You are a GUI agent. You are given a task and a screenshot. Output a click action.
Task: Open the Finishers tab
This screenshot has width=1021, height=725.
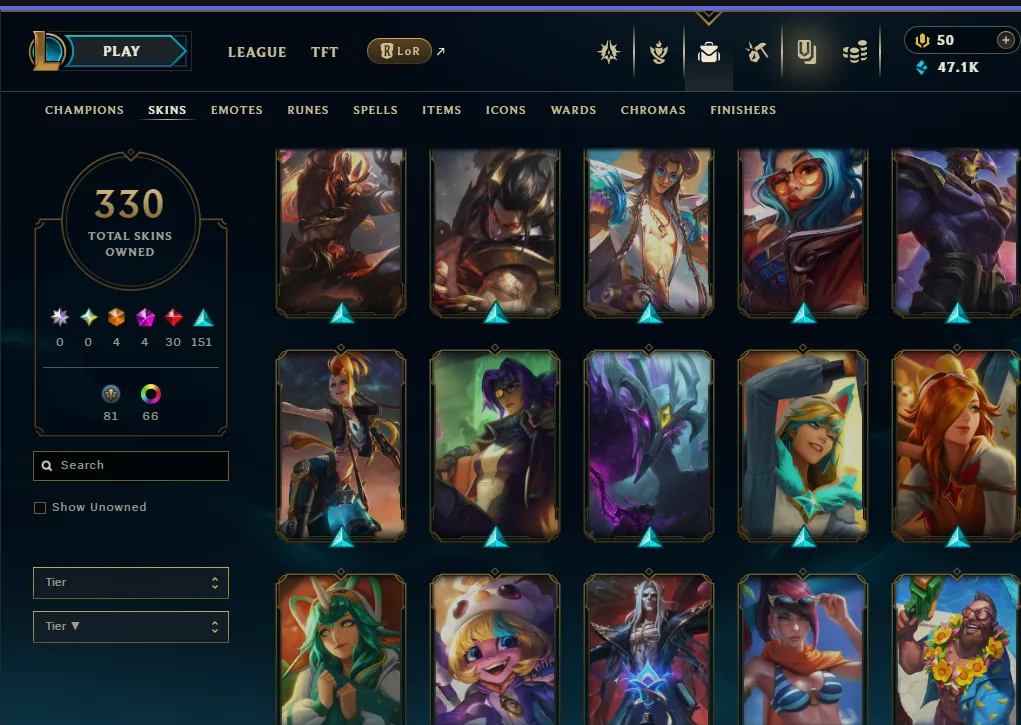click(743, 110)
